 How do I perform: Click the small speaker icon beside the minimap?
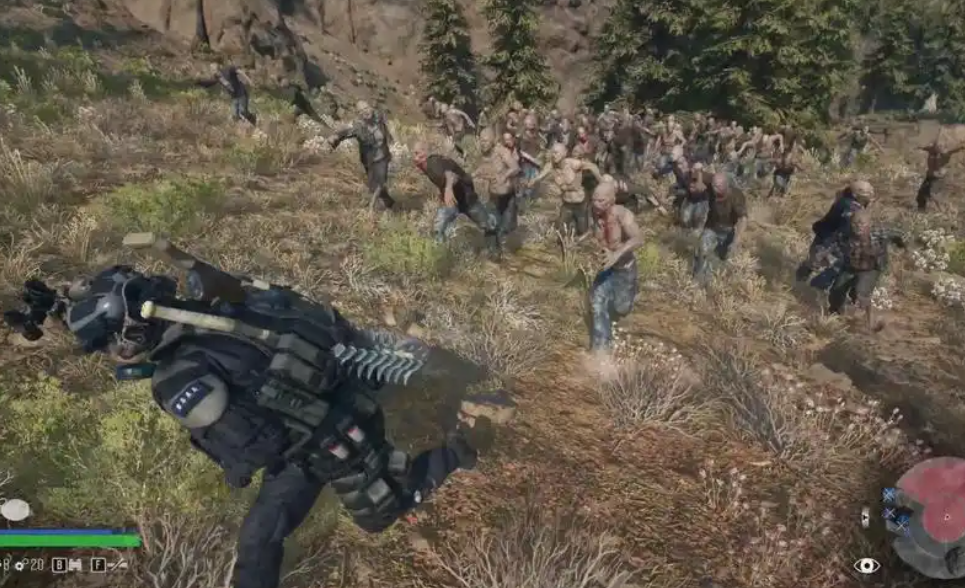click(865, 517)
